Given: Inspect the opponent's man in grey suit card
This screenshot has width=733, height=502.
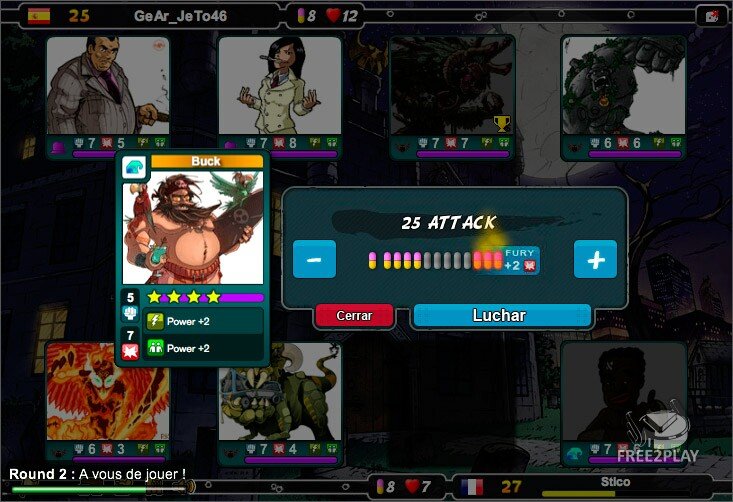Looking at the screenshot, I should 96,88.
